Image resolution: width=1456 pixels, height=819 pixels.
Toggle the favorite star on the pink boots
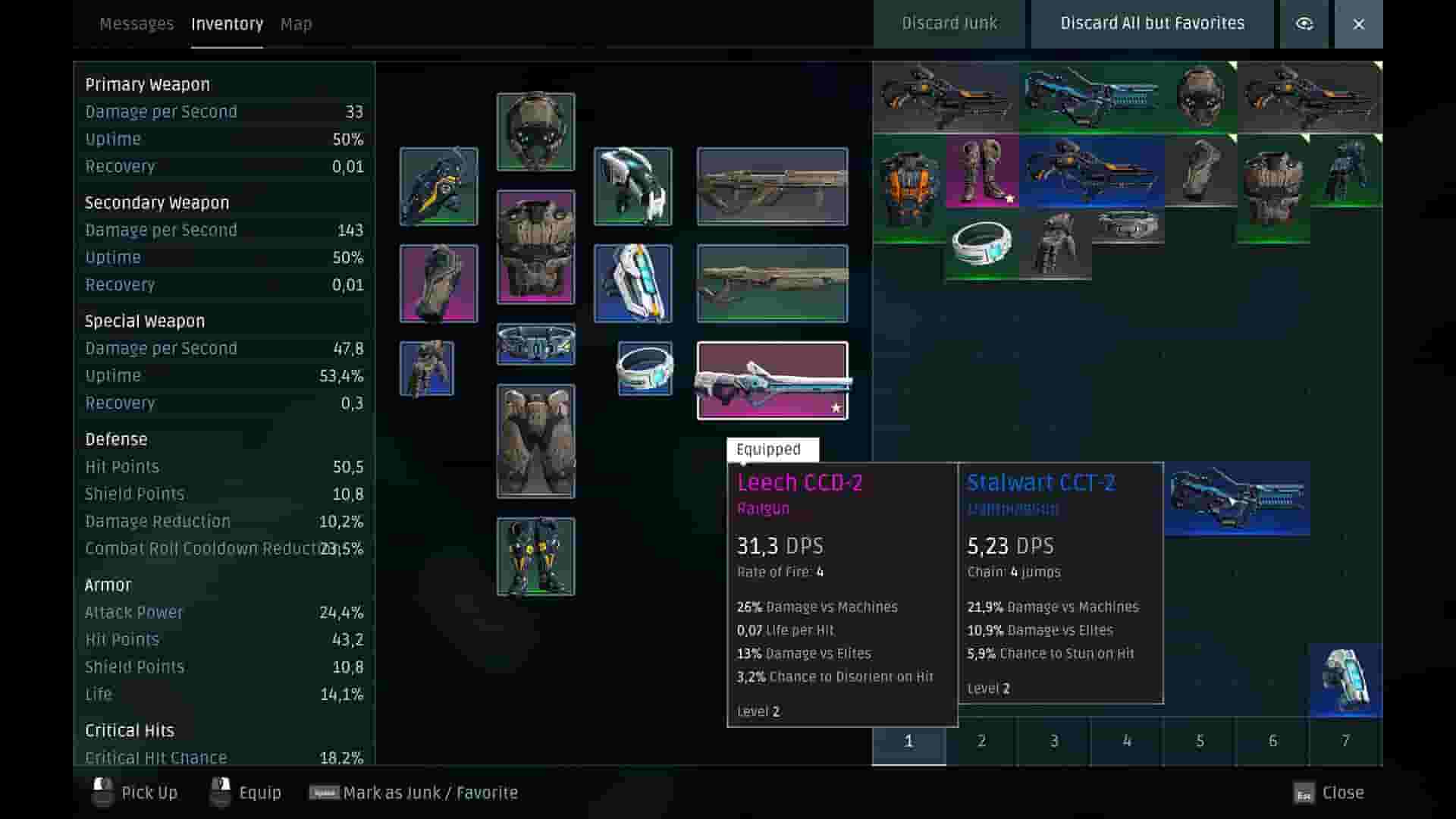pyautogui.click(x=1009, y=199)
